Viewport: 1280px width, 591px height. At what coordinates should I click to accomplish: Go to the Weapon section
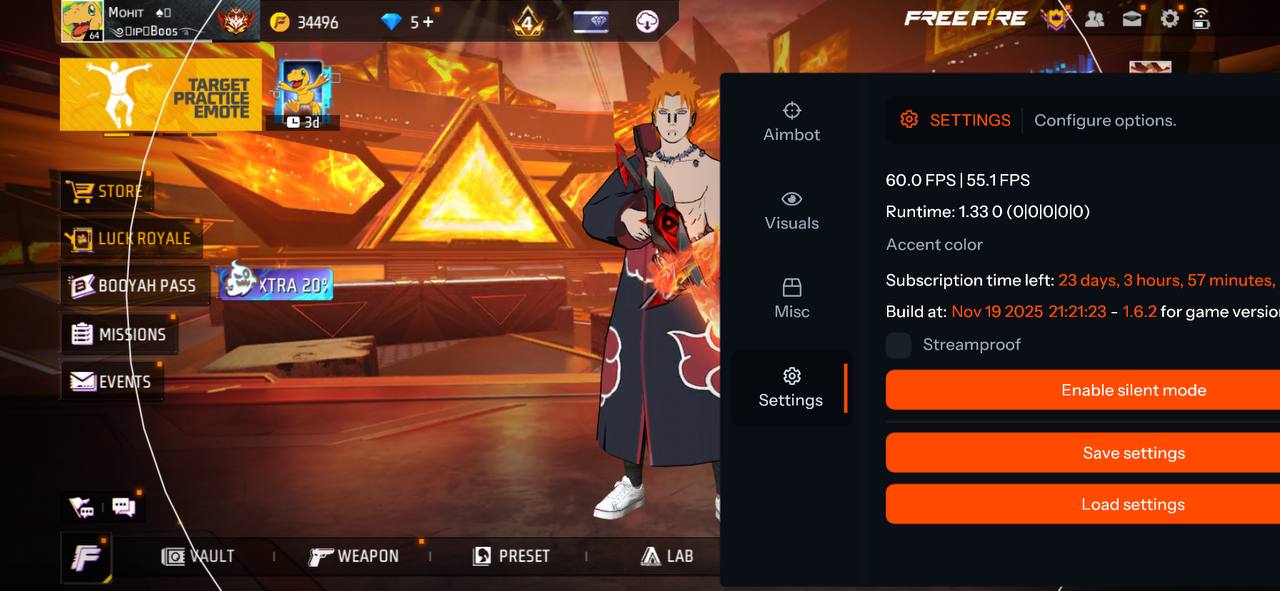coord(354,556)
